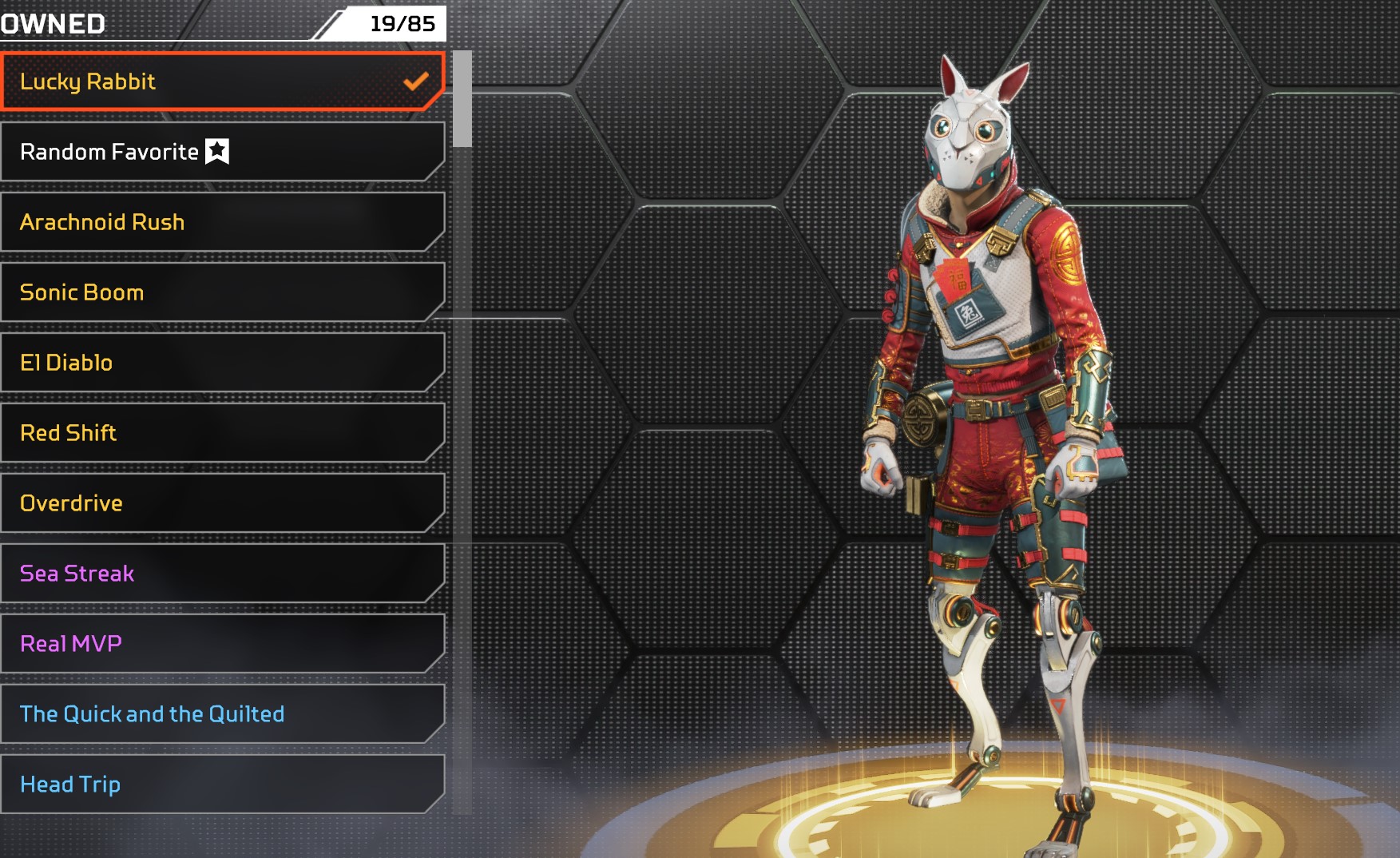The width and height of the screenshot is (1400, 858).
Task: Select the Sea Streak skin
Action: (x=222, y=574)
